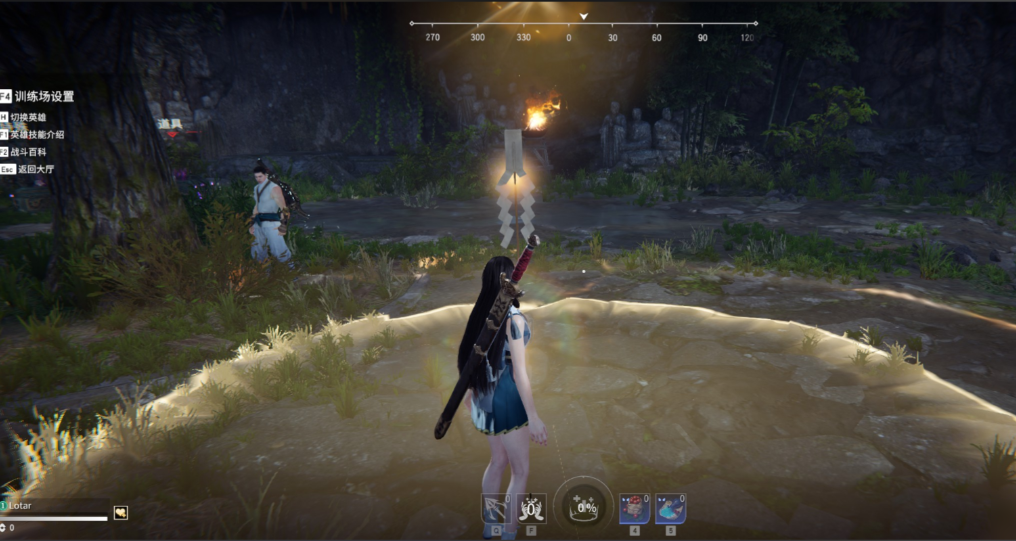This screenshot has width=1016, height=541.
Task: Click the circular ultimate charge icon
Action: coord(583,505)
